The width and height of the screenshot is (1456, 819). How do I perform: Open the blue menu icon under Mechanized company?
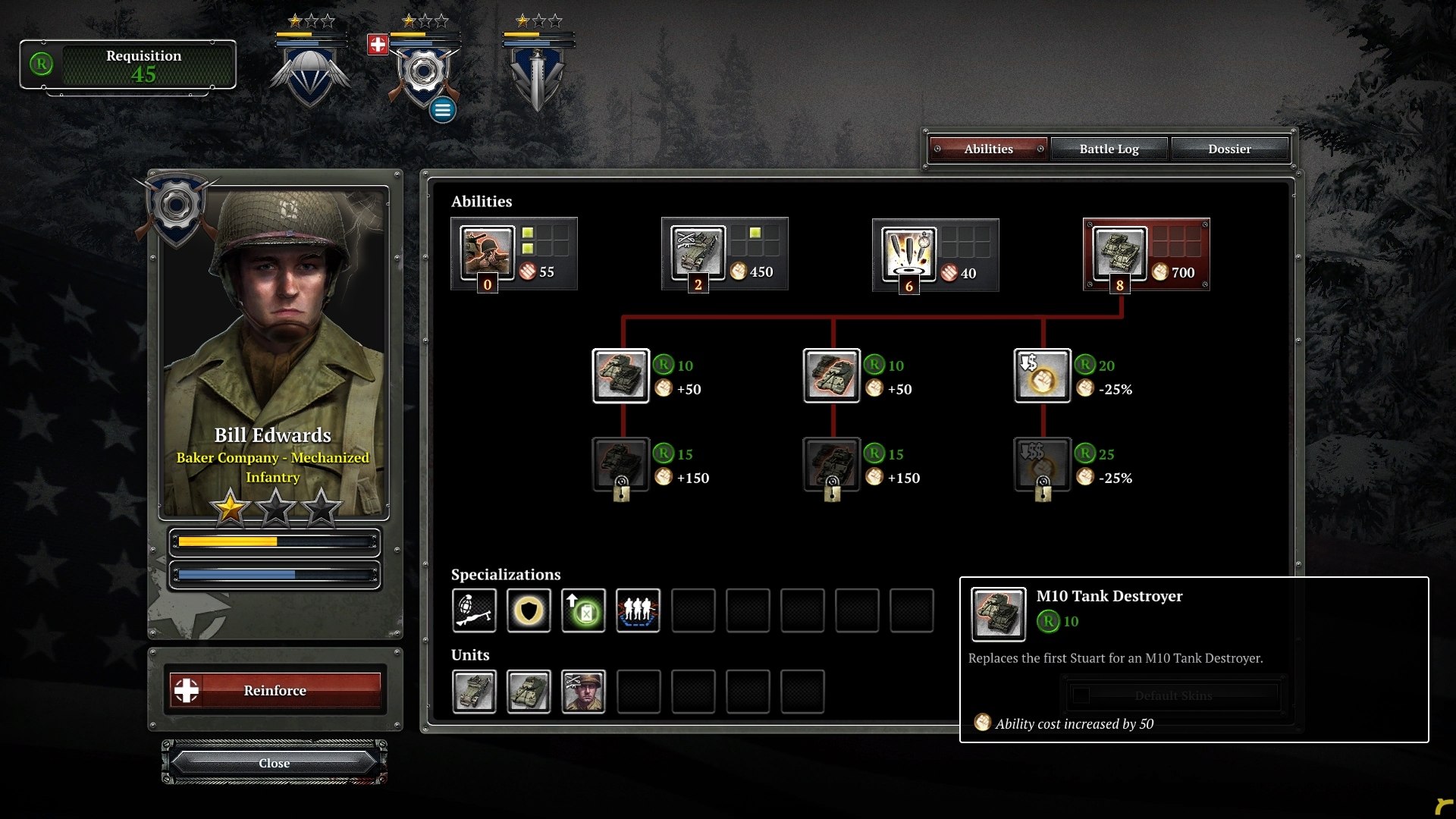click(442, 109)
